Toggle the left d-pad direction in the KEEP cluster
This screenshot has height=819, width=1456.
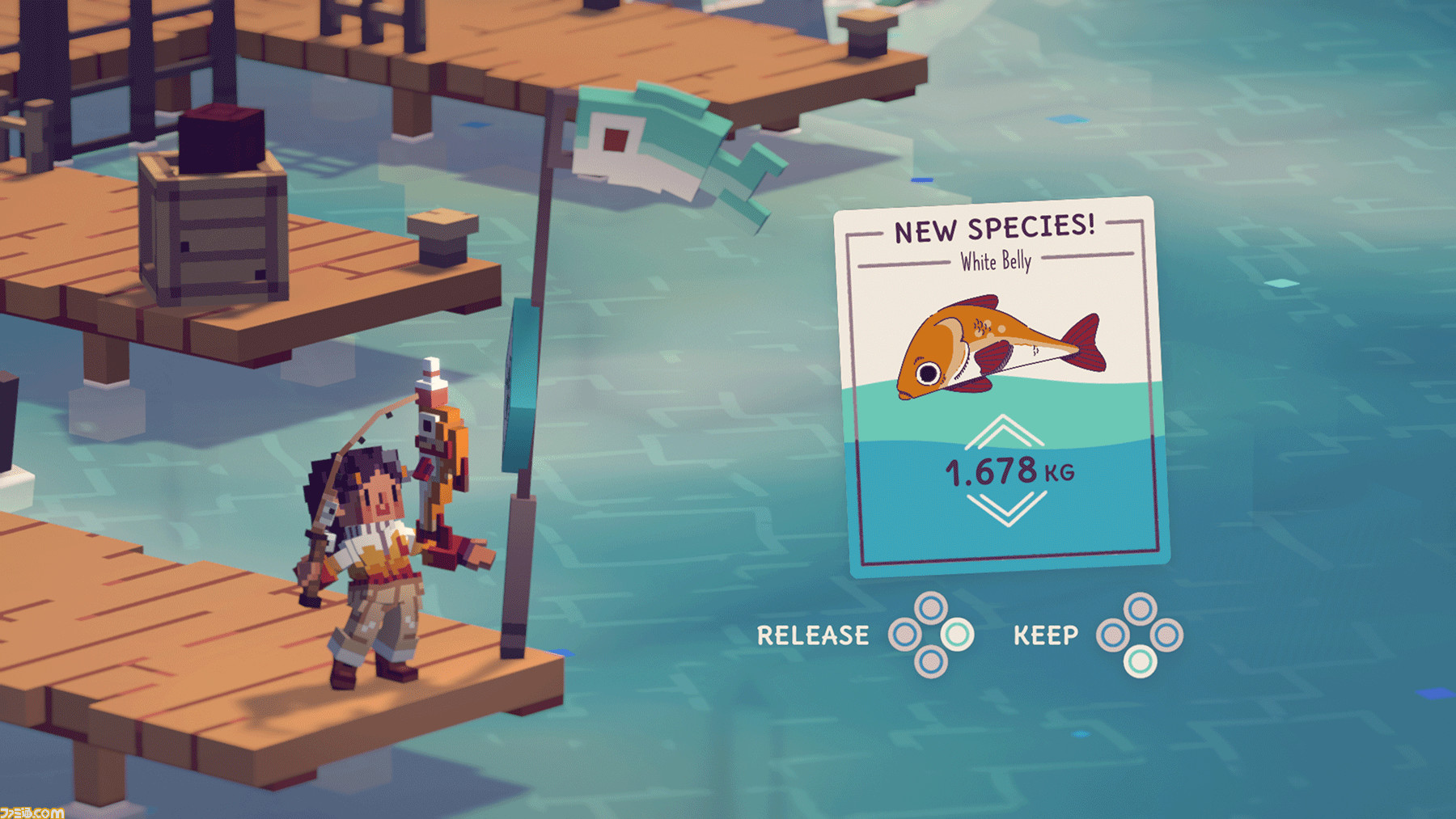pos(1114,635)
